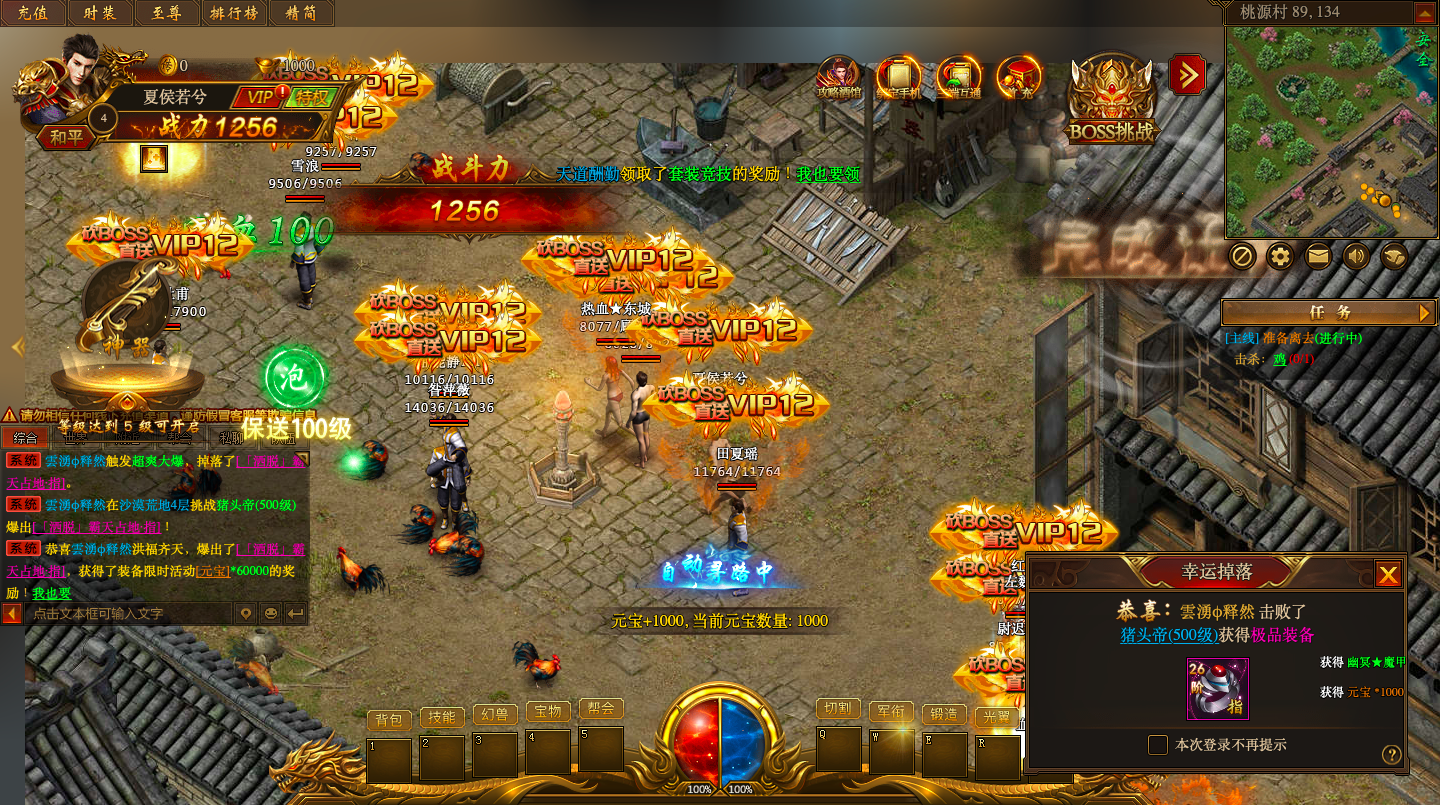Click the red double-arrow expand button
The image size is (1440, 805).
[1187, 74]
